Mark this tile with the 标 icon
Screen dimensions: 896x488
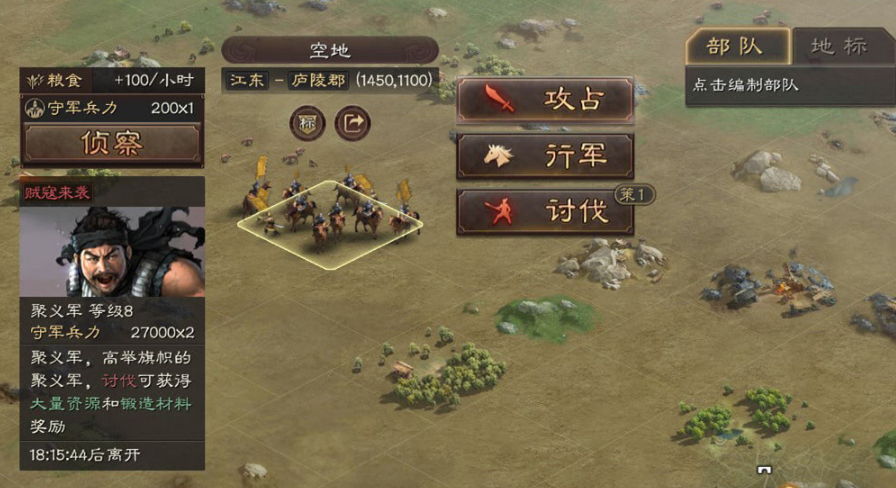coord(307,124)
